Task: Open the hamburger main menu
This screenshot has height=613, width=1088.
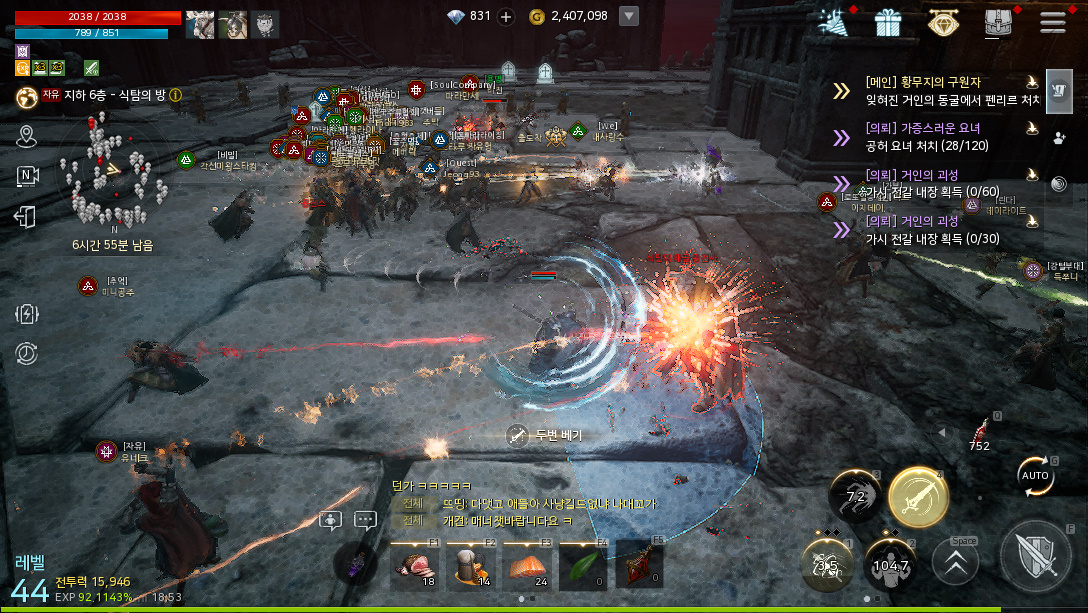Action: tap(1052, 21)
